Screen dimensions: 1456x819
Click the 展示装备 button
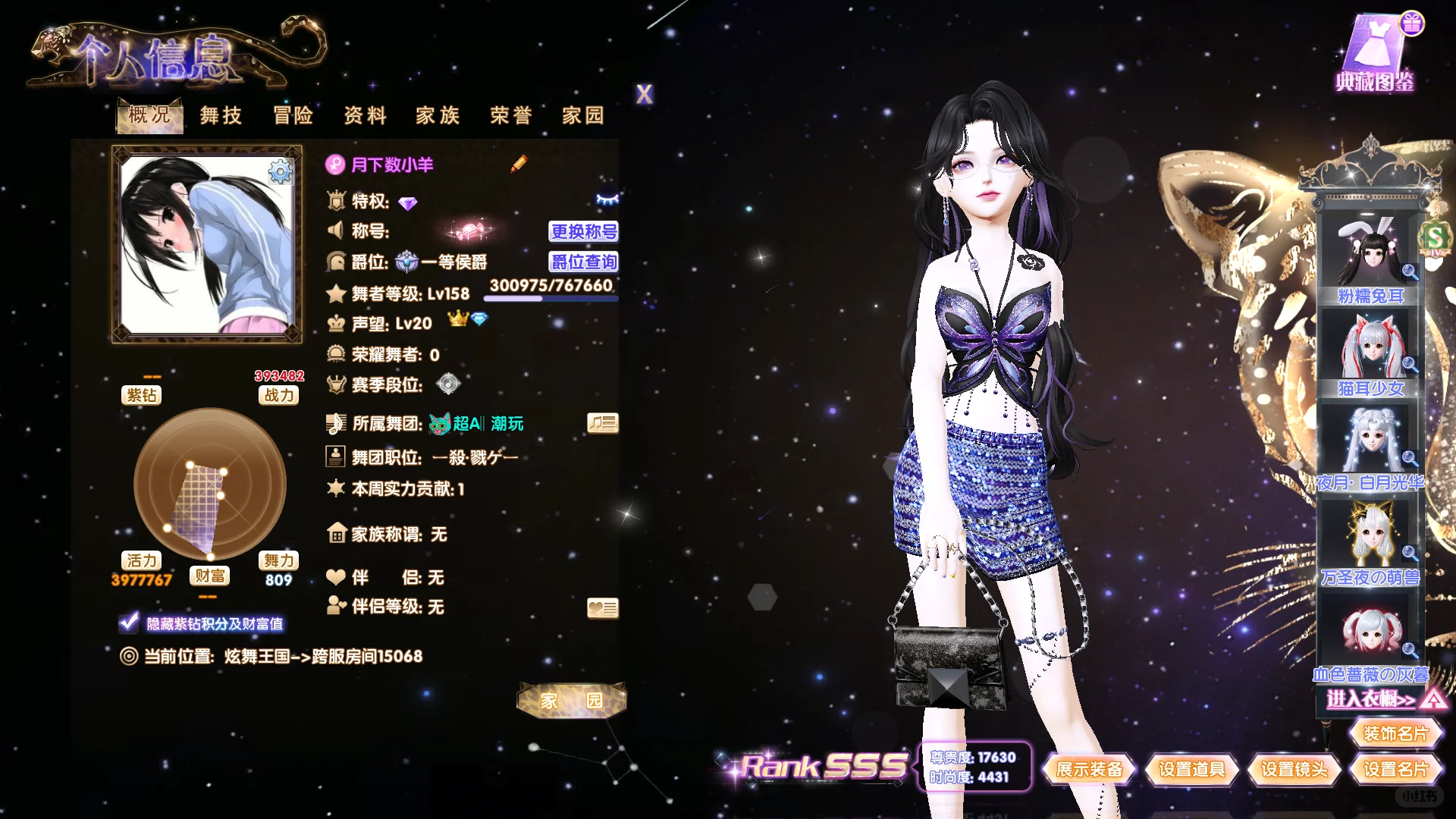coord(1089,770)
